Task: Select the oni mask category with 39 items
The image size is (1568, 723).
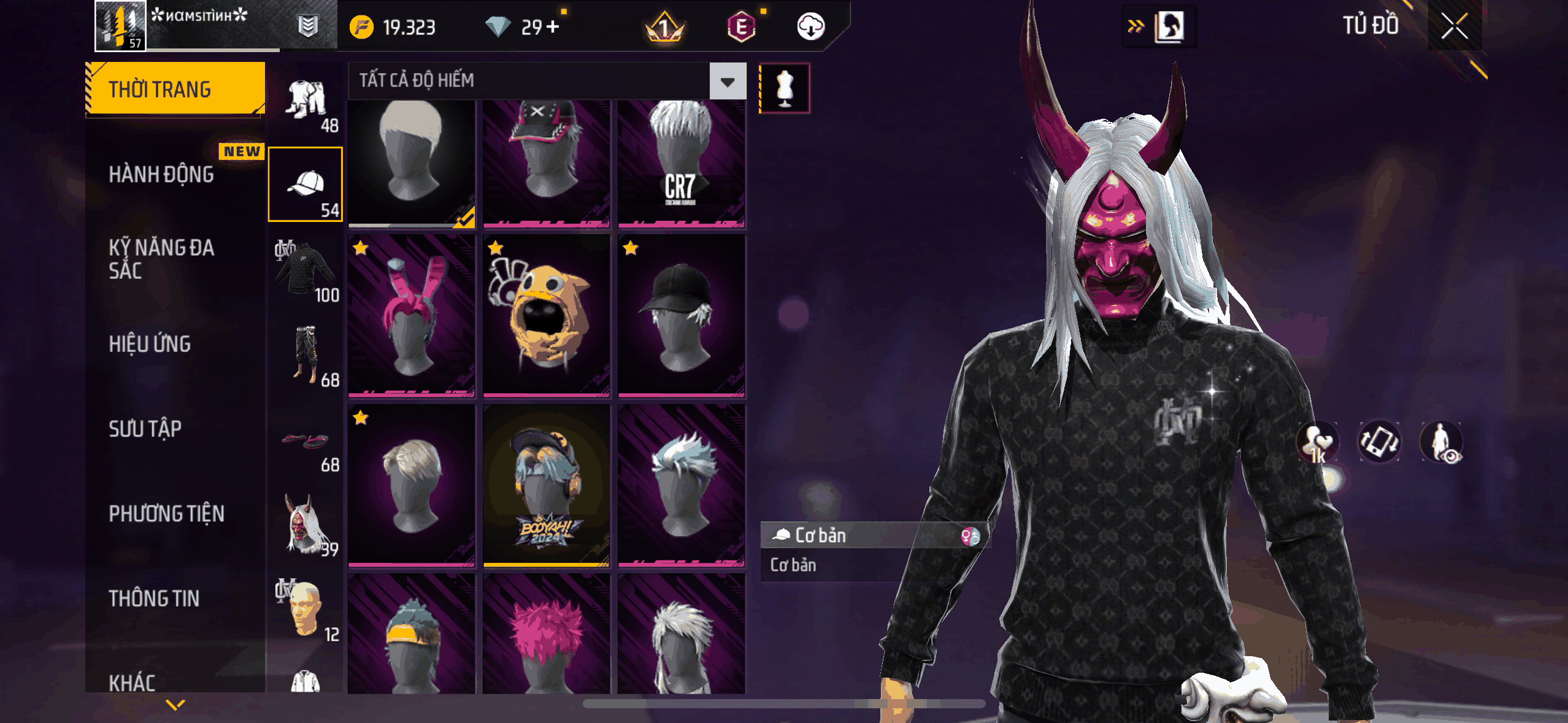Action: click(305, 524)
